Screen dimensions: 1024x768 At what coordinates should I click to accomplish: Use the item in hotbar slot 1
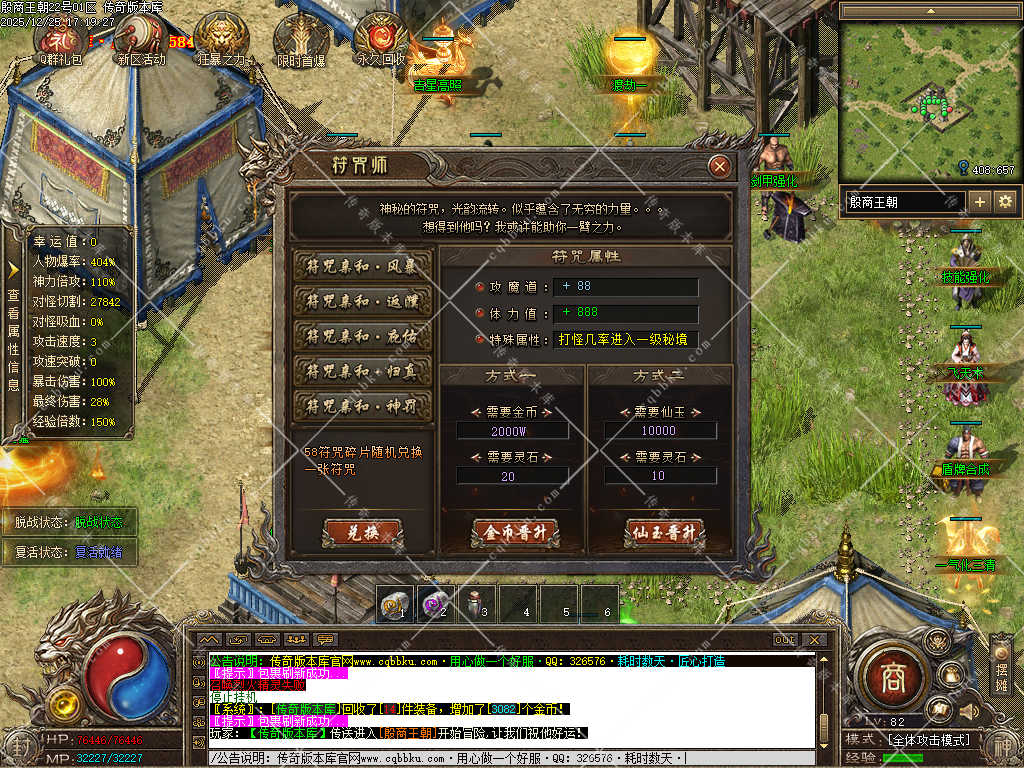pyautogui.click(x=395, y=604)
